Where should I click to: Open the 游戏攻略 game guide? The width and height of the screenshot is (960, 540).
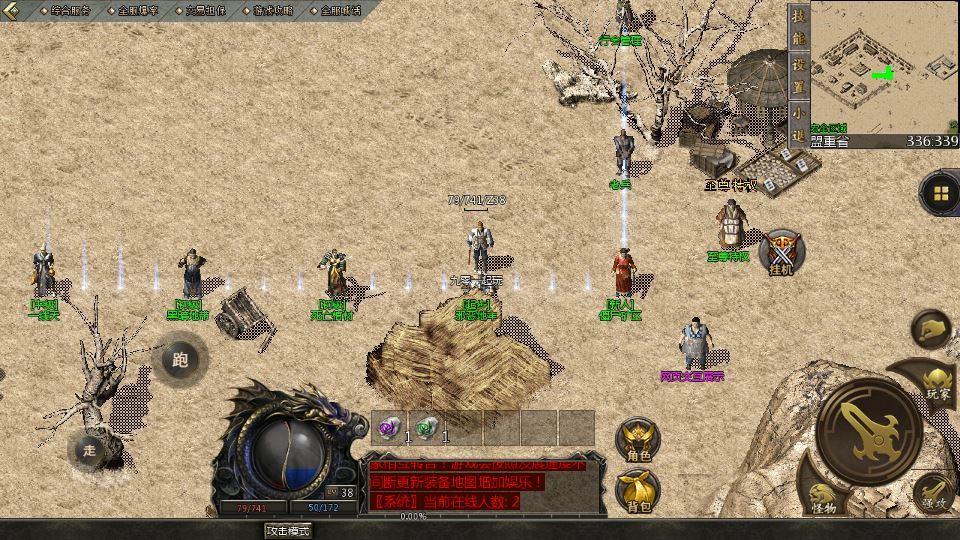tap(273, 11)
